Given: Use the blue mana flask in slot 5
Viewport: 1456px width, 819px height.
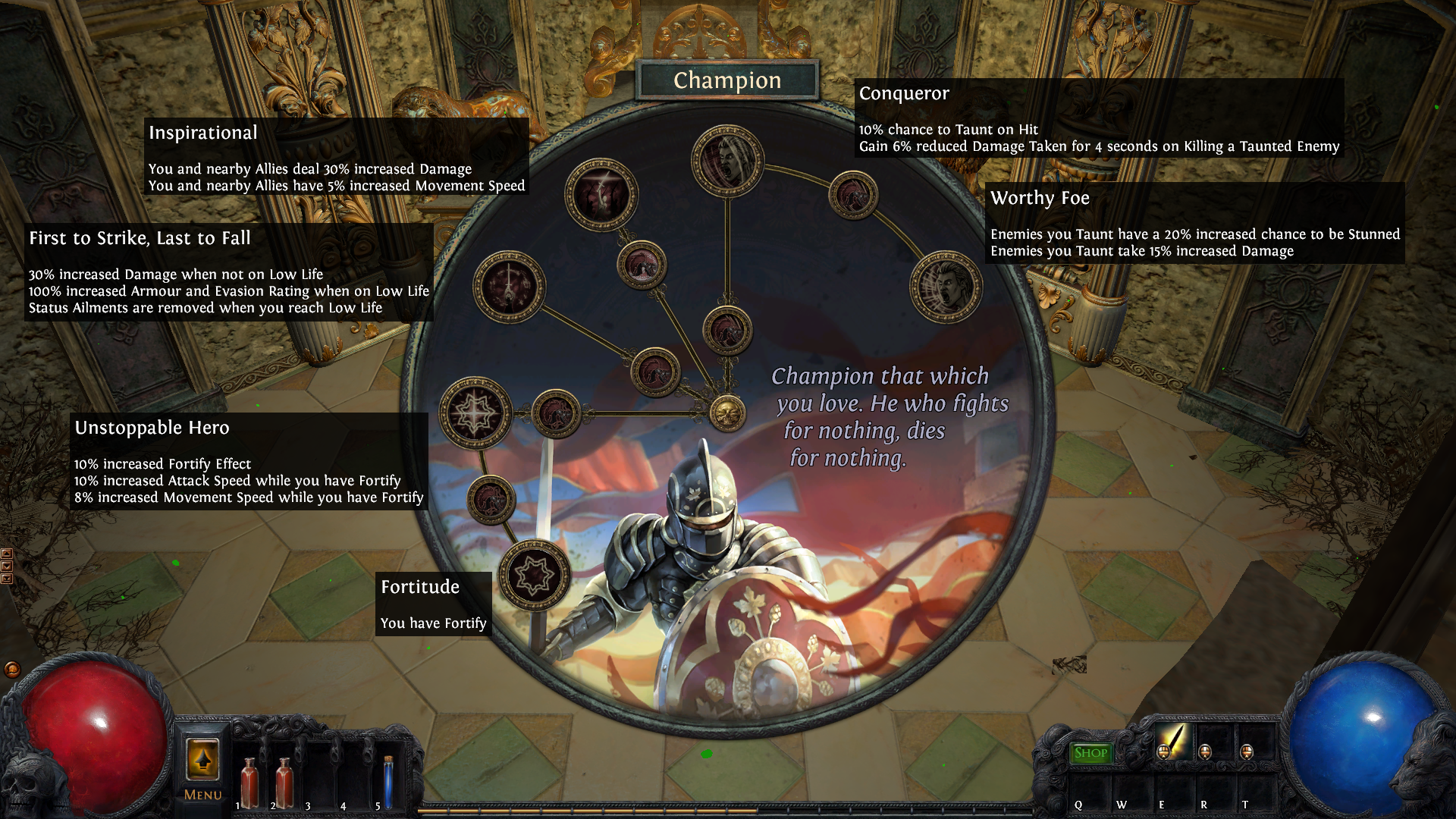Looking at the screenshot, I should tap(388, 781).
